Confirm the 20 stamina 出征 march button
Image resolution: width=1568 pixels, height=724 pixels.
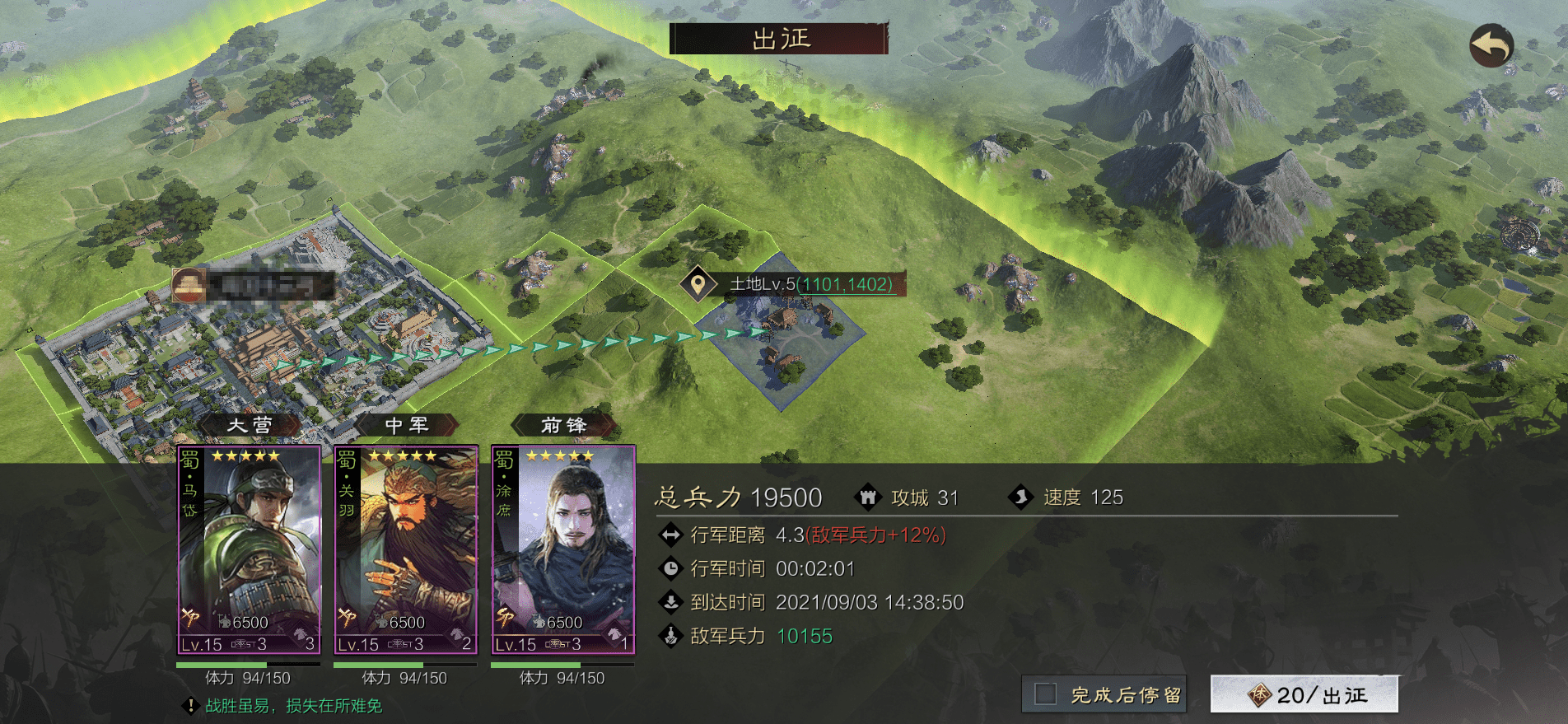(x=1304, y=694)
